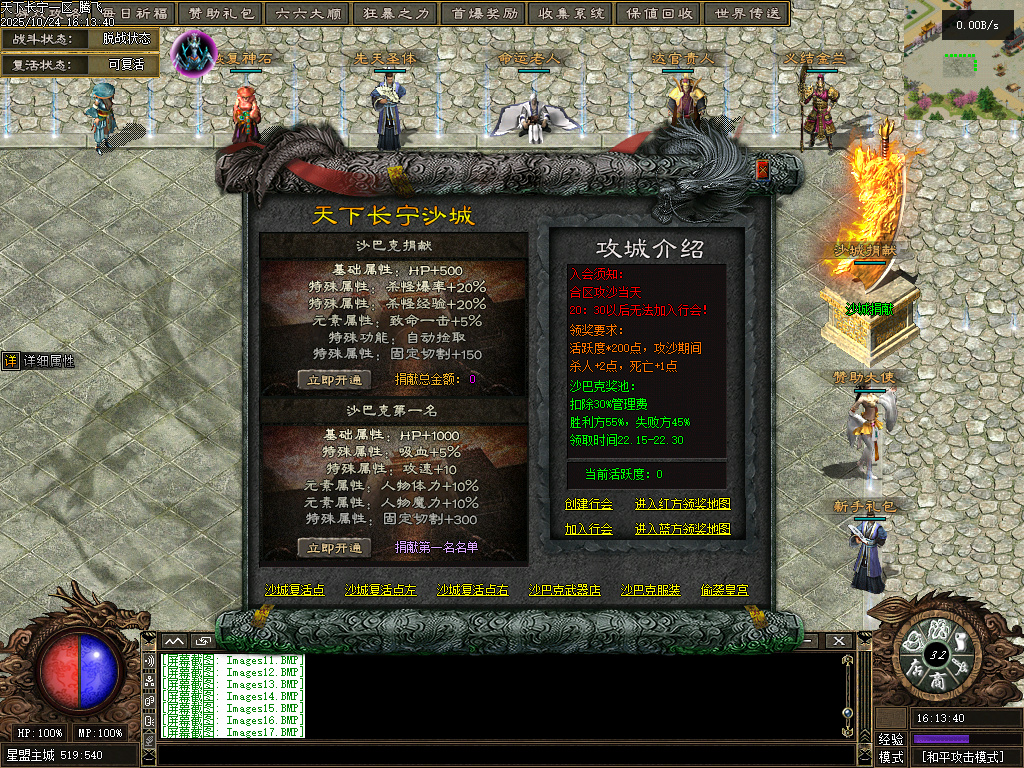Open the 世界传送 world teleport menu
This screenshot has height=768, width=1024.
point(745,13)
